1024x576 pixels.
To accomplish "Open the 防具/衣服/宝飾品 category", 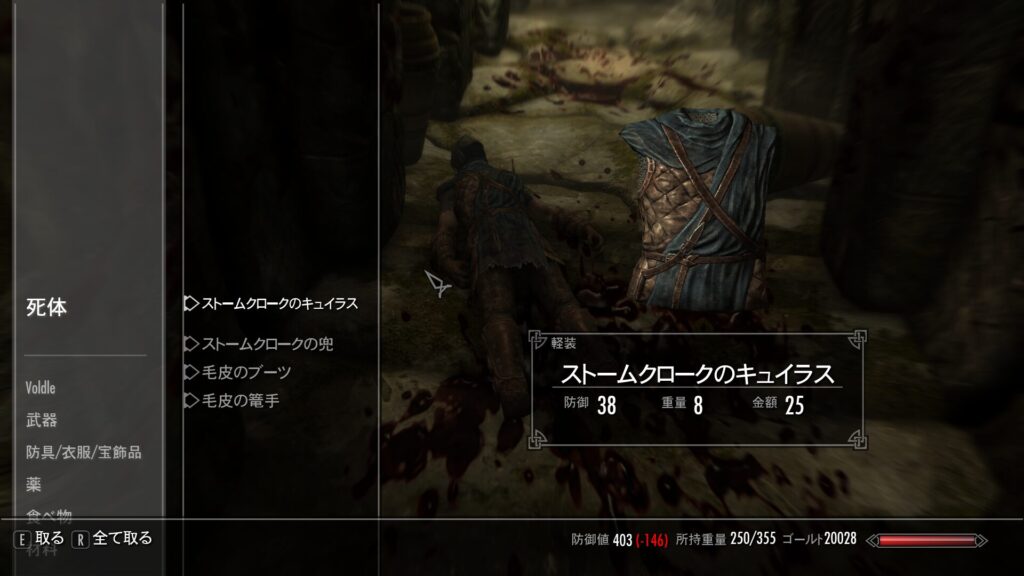I will click(x=84, y=452).
